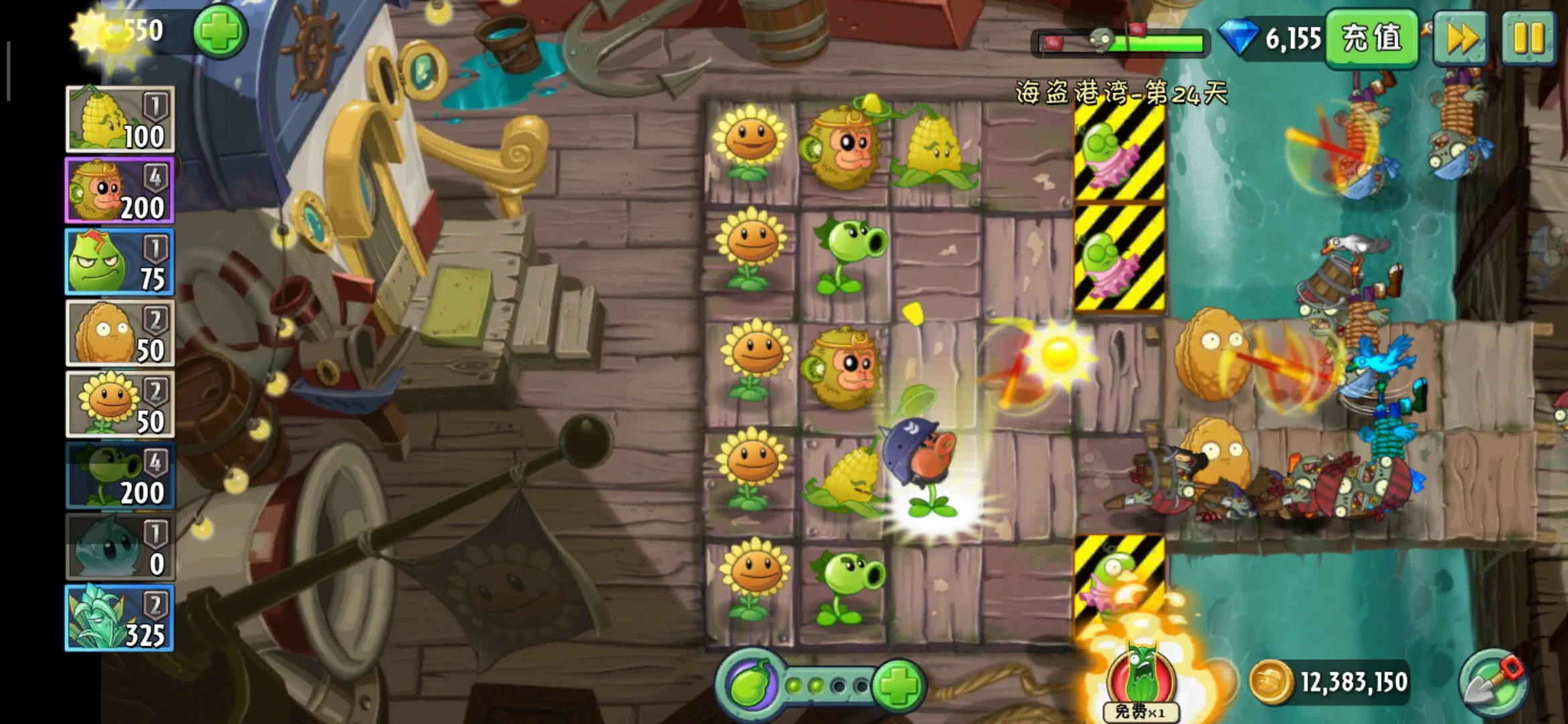Pick the green Bonk Choy seed packet
Viewport: 1568px width, 724px height.
tap(120, 262)
